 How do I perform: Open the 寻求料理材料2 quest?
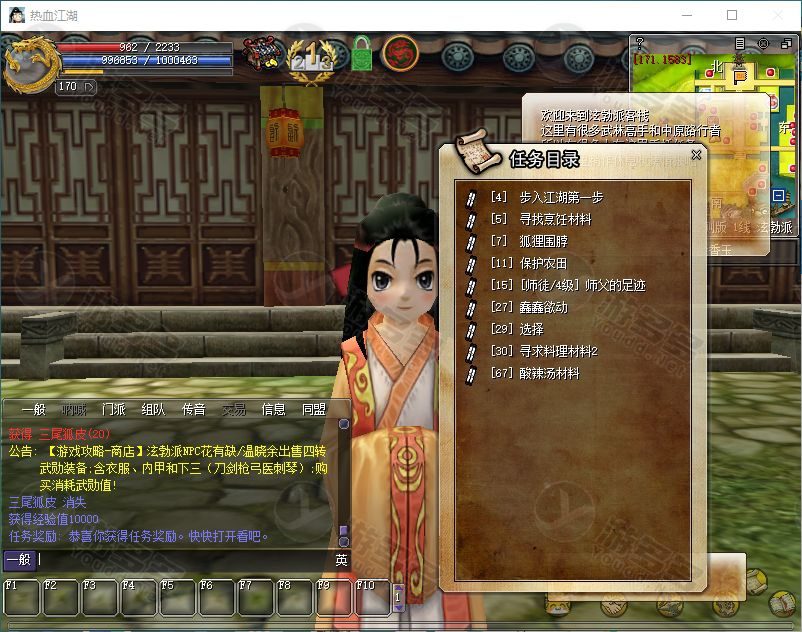pos(558,351)
